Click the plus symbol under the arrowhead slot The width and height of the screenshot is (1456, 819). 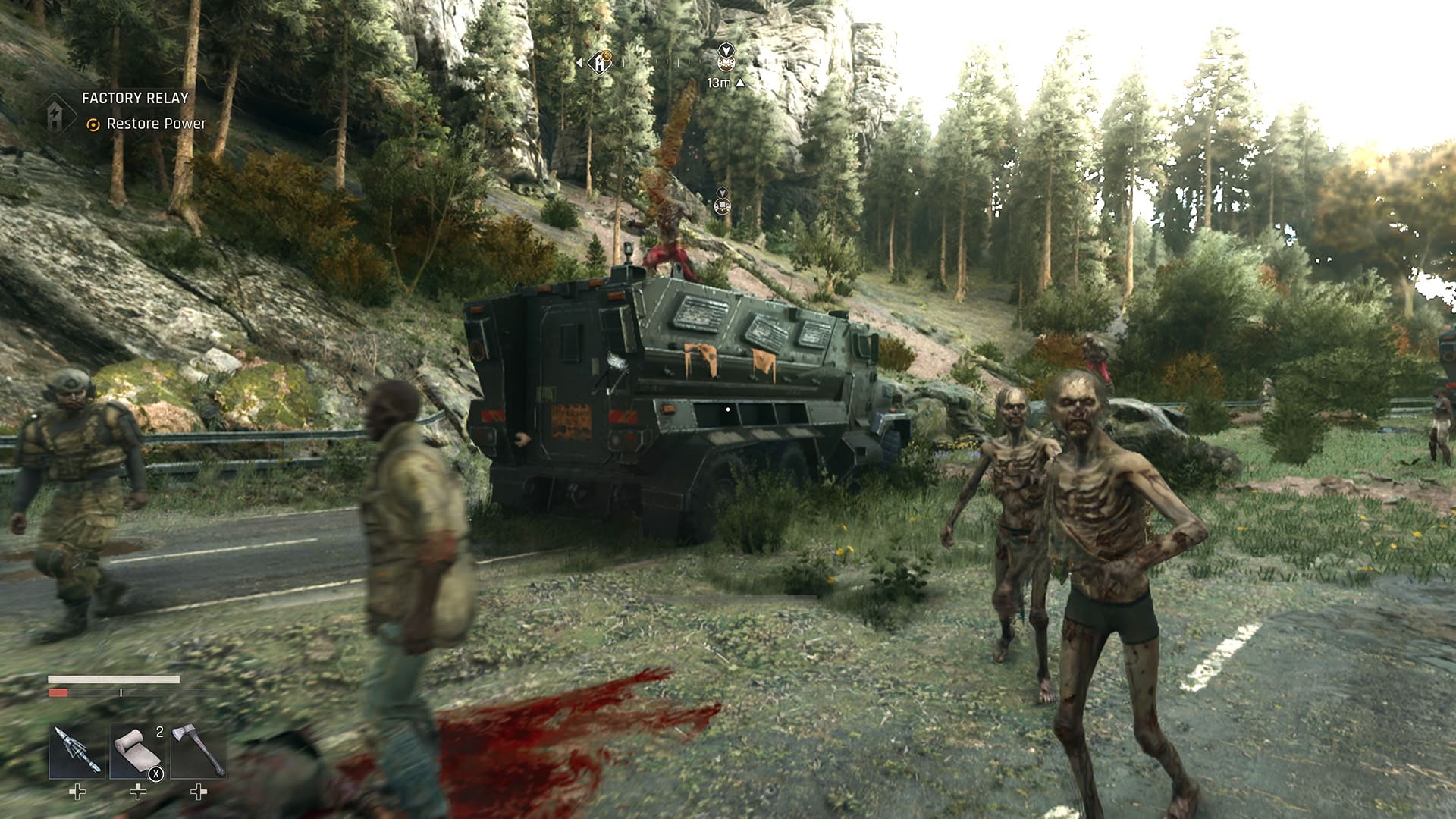(77, 792)
